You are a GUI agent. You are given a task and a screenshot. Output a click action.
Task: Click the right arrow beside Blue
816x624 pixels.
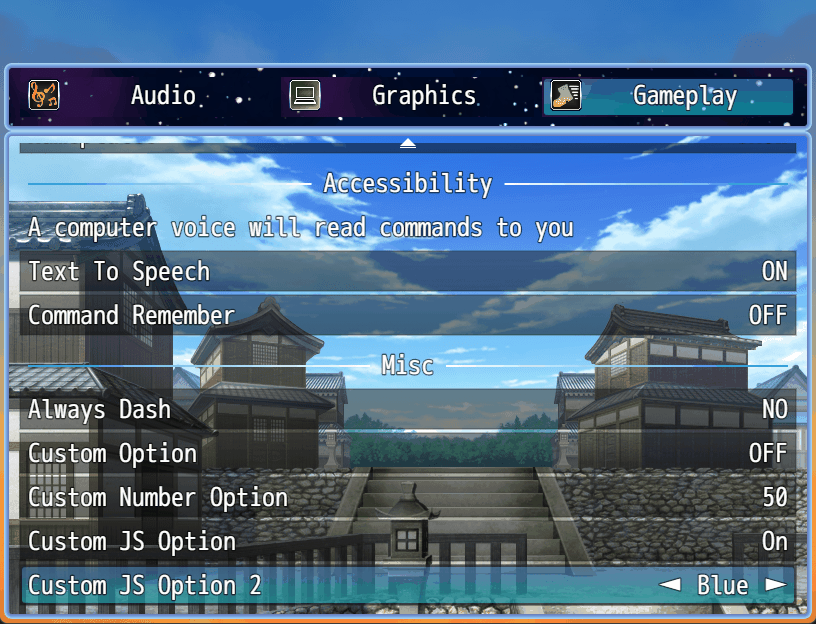point(775,585)
